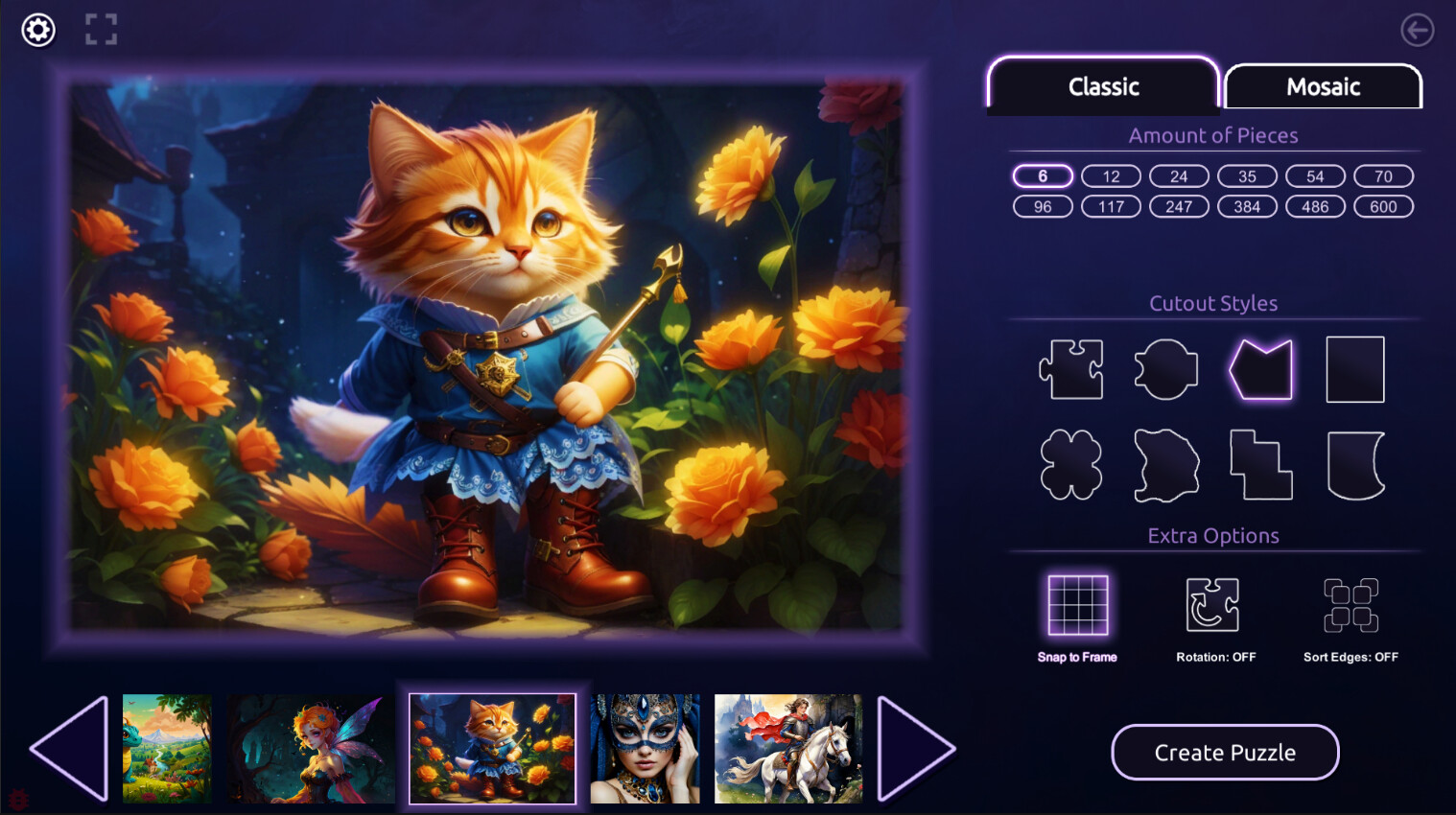Select the square cutout style
Screen dimensions: 1456x815
[1354, 369]
